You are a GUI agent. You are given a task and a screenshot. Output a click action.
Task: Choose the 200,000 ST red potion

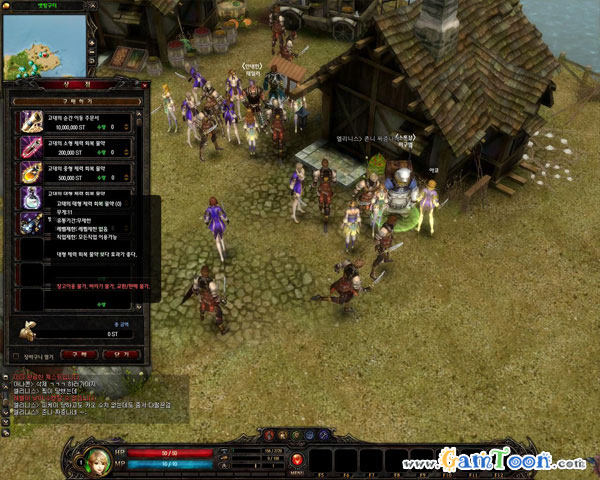[x=30, y=146]
